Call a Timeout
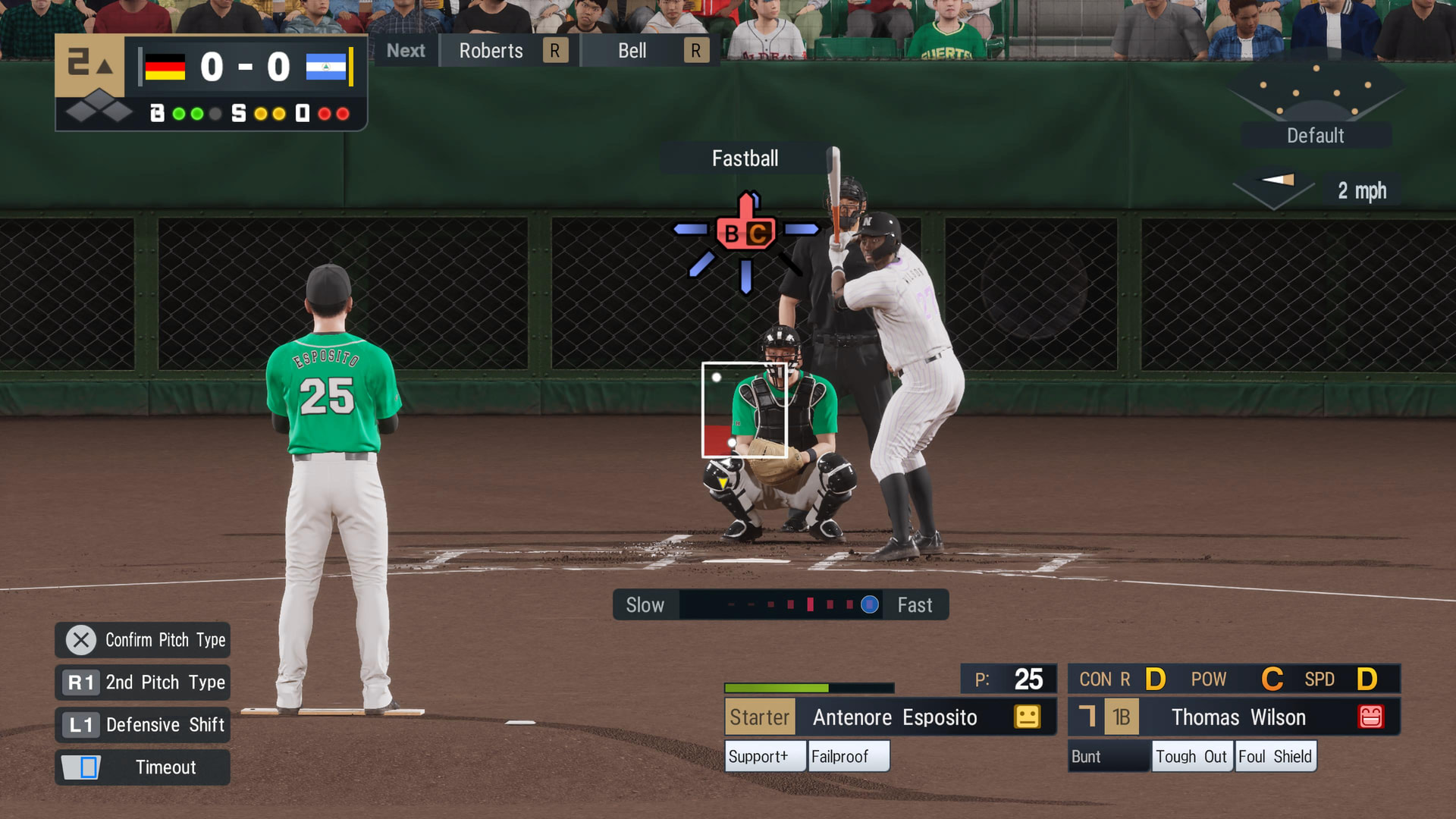Image resolution: width=1456 pixels, height=819 pixels. coord(143,767)
